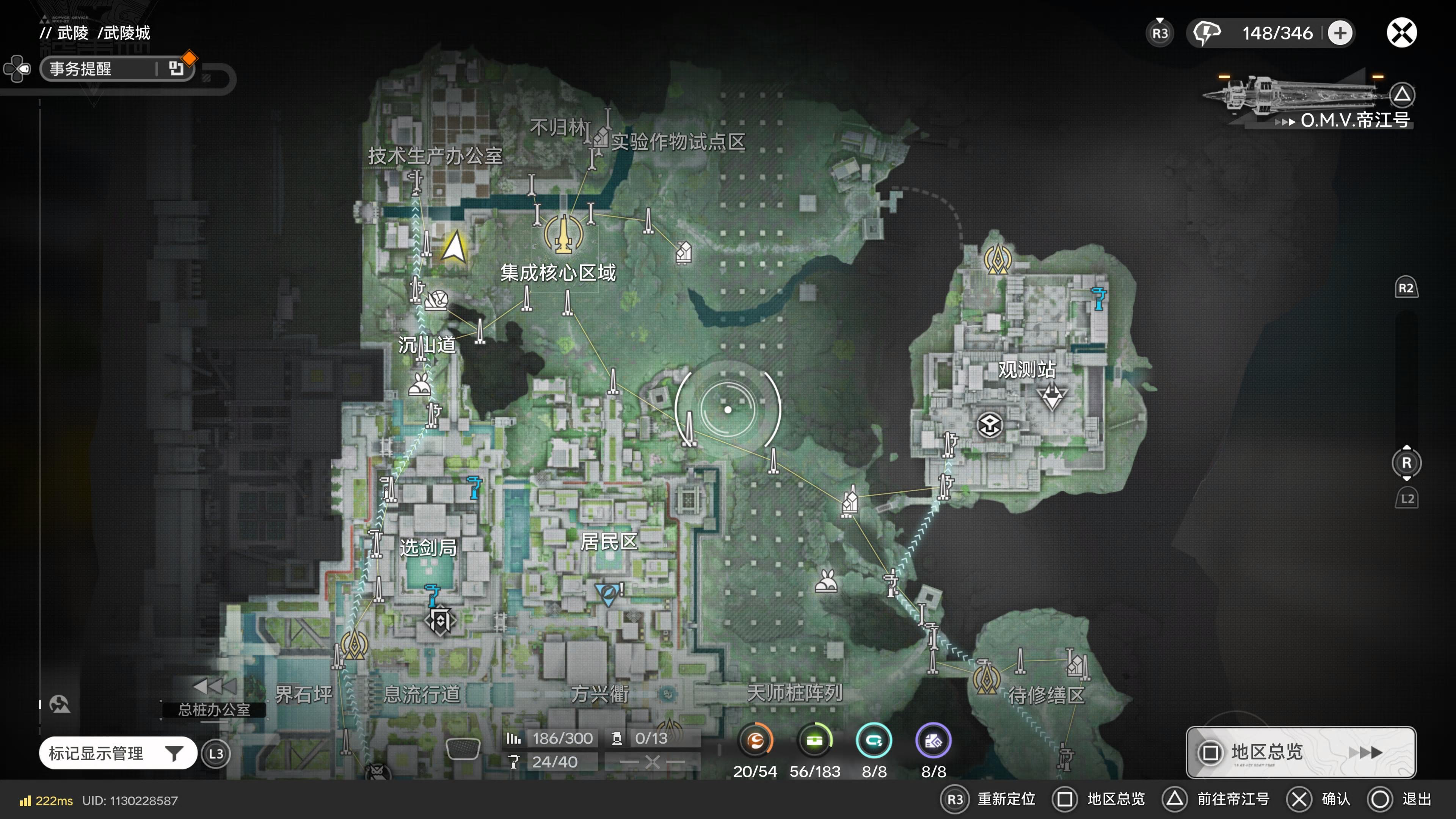Click the cube marker in 观测站
Screen dimensions: 1456x819
[989, 425]
